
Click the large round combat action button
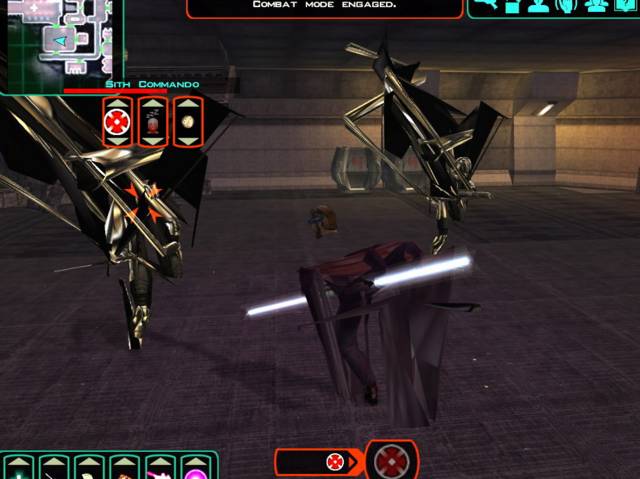coord(389,461)
